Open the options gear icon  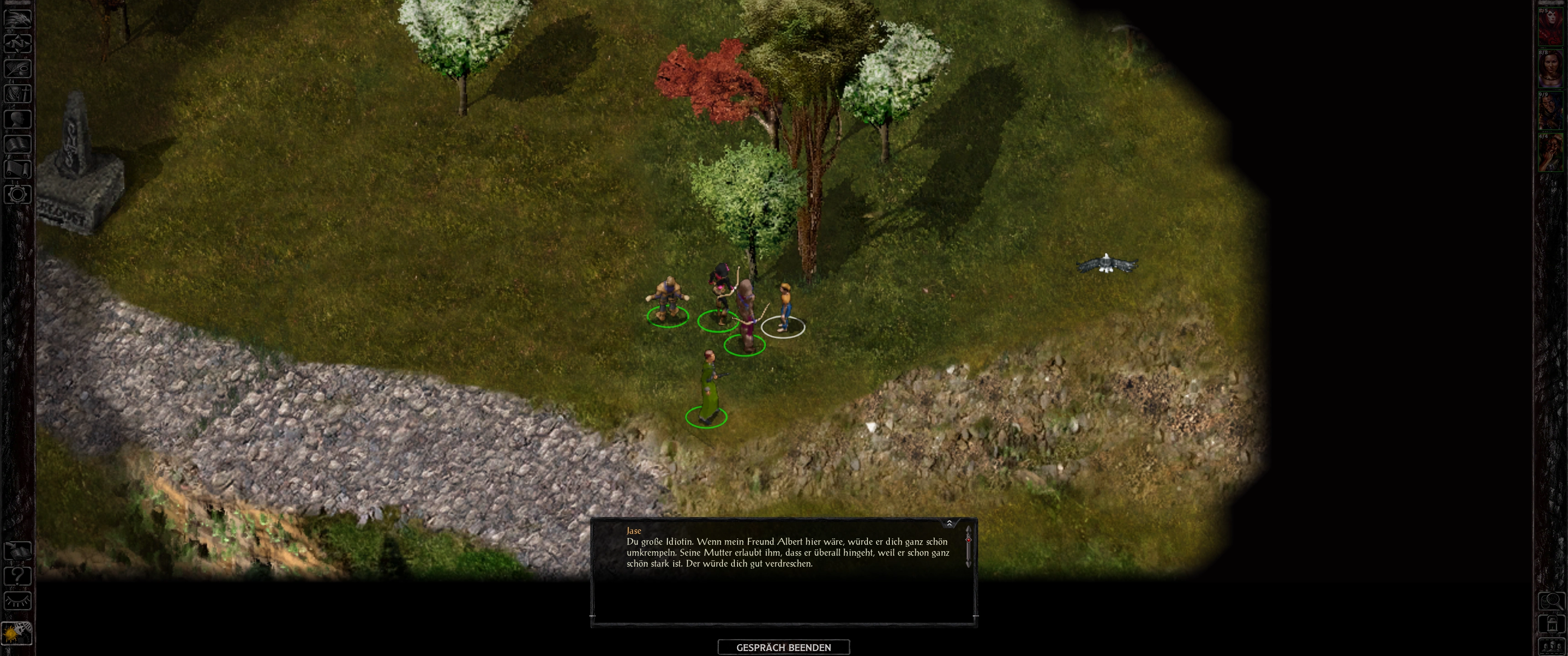pyautogui.click(x=17, y=194)
